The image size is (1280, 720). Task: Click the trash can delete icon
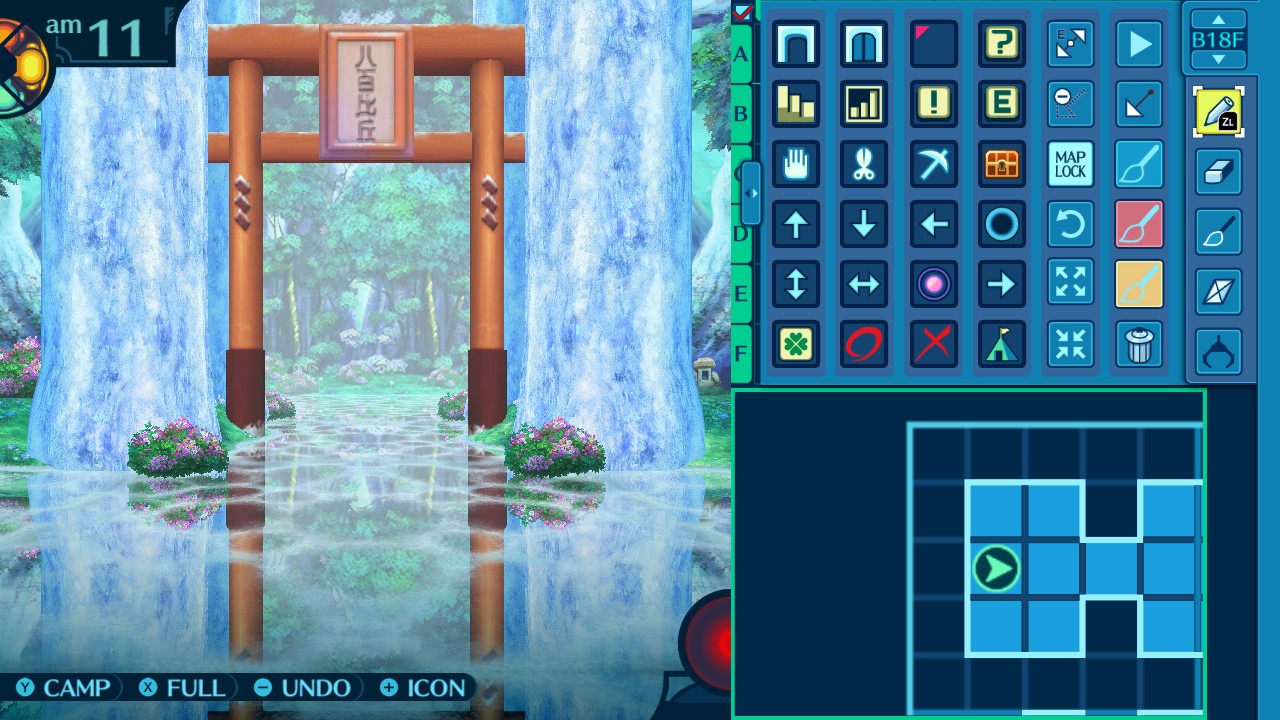[x=1139, y=345]
